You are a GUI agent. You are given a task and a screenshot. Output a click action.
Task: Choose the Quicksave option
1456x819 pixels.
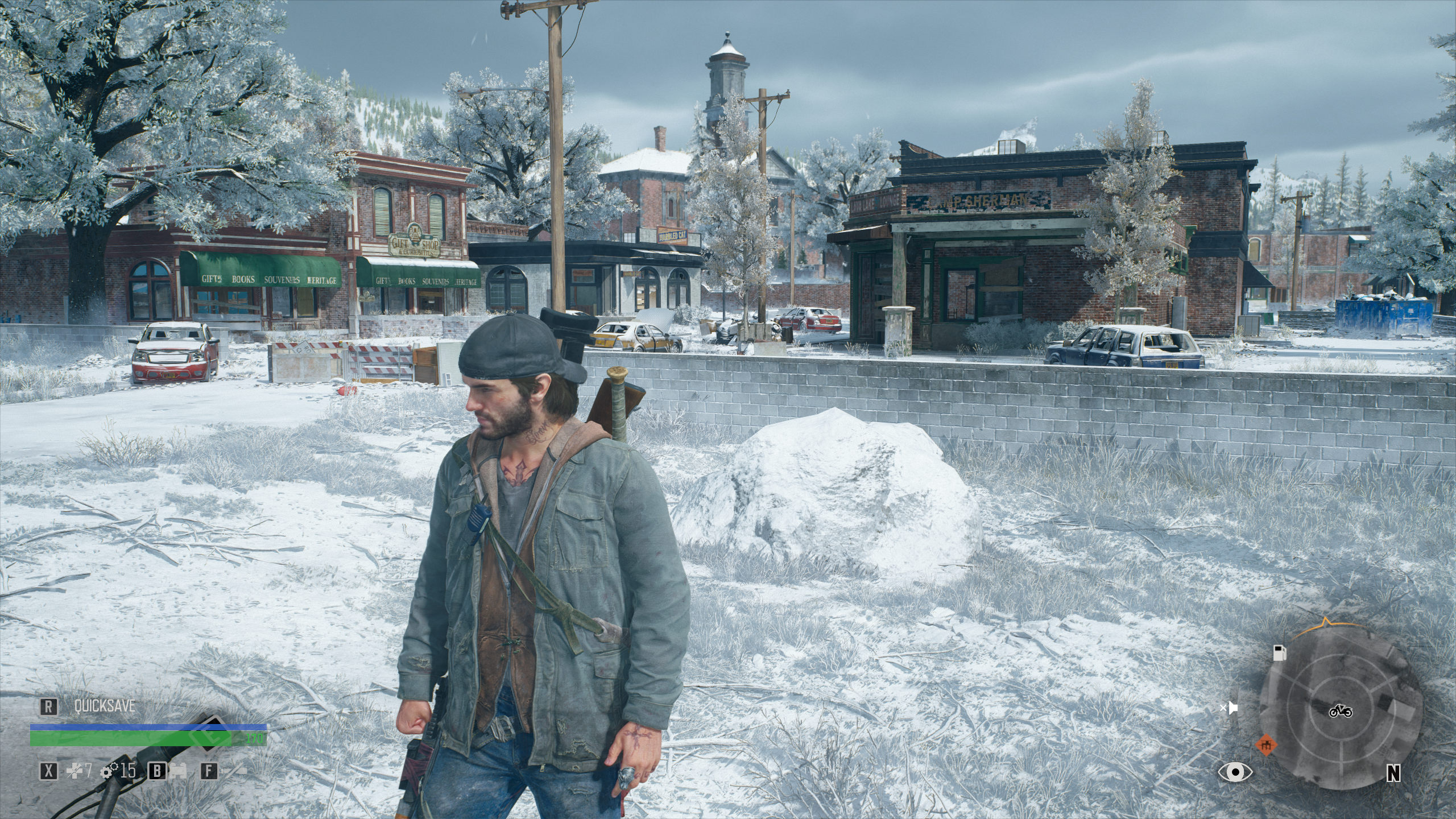(x=105, y=706)
